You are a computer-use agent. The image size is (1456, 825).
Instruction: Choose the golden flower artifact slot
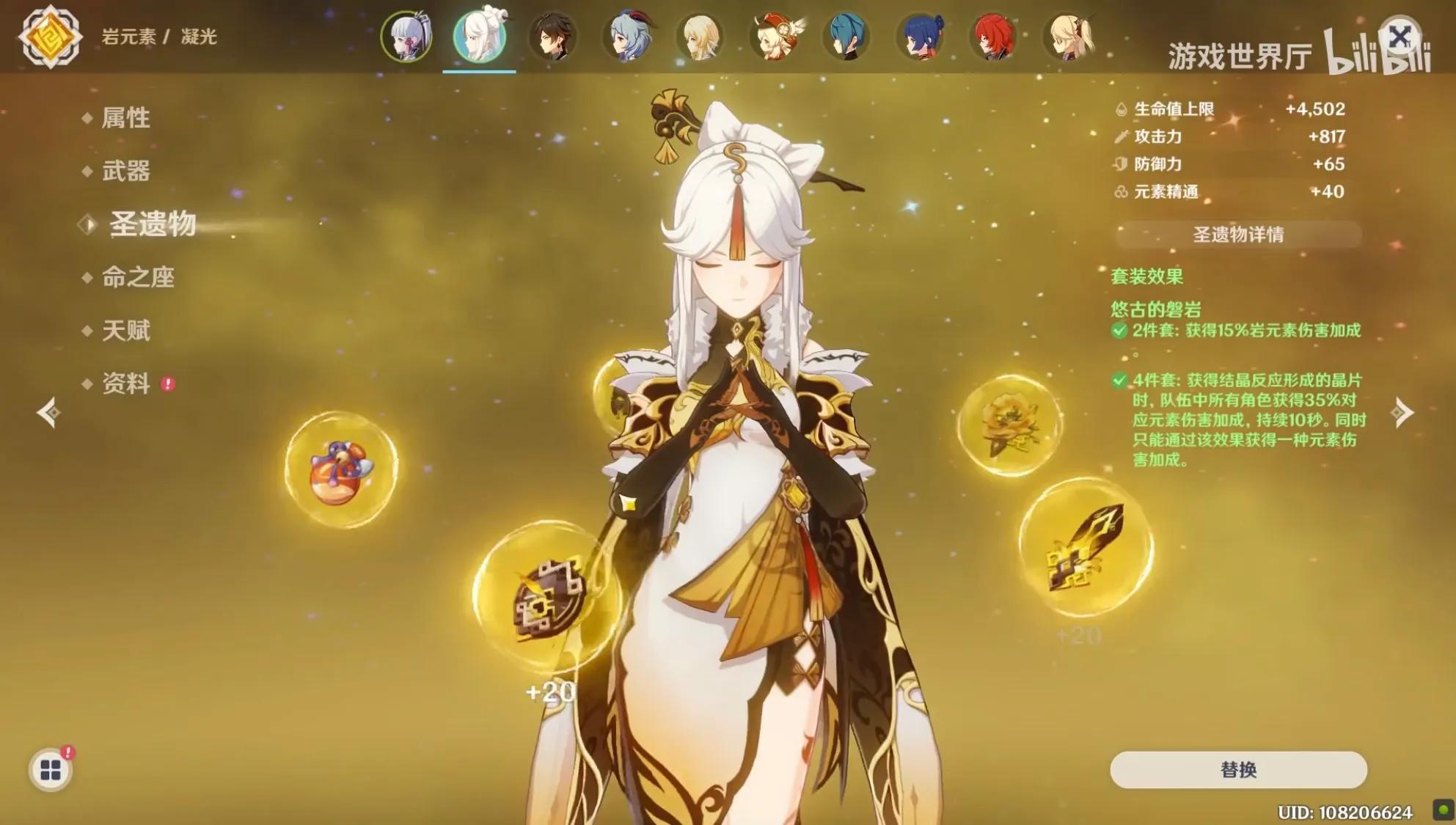(1011, 425)
